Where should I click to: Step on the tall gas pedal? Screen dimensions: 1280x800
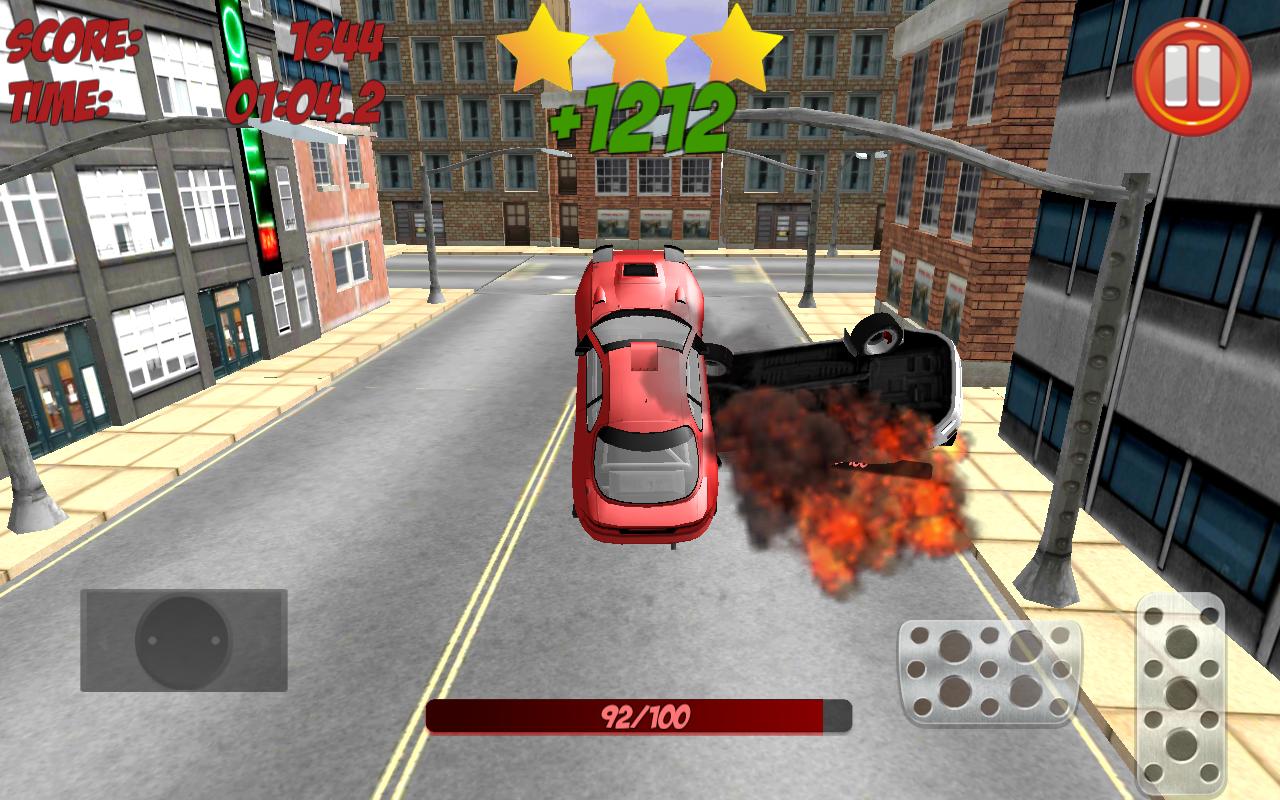[x=1181, y=692]
